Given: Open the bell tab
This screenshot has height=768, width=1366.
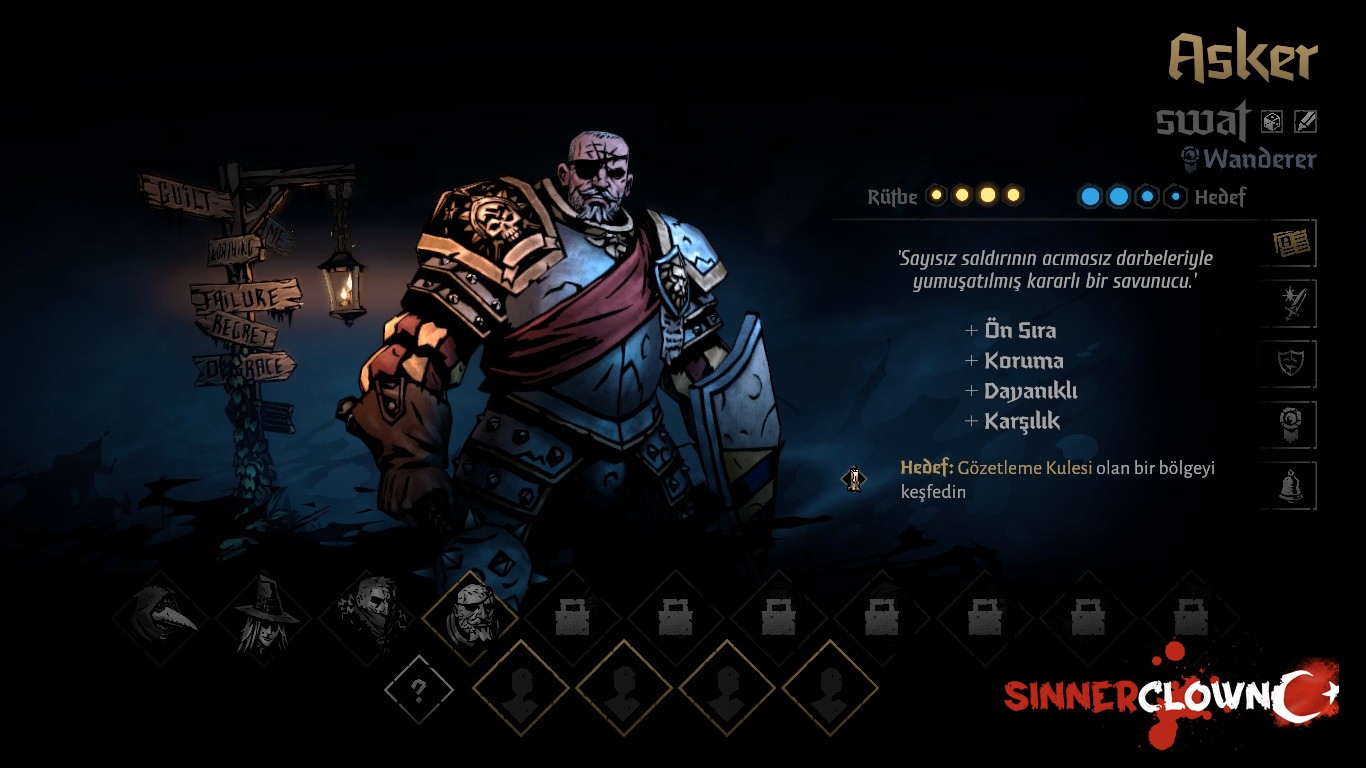Looking at the screenshot, I should tap(1291, 486).
